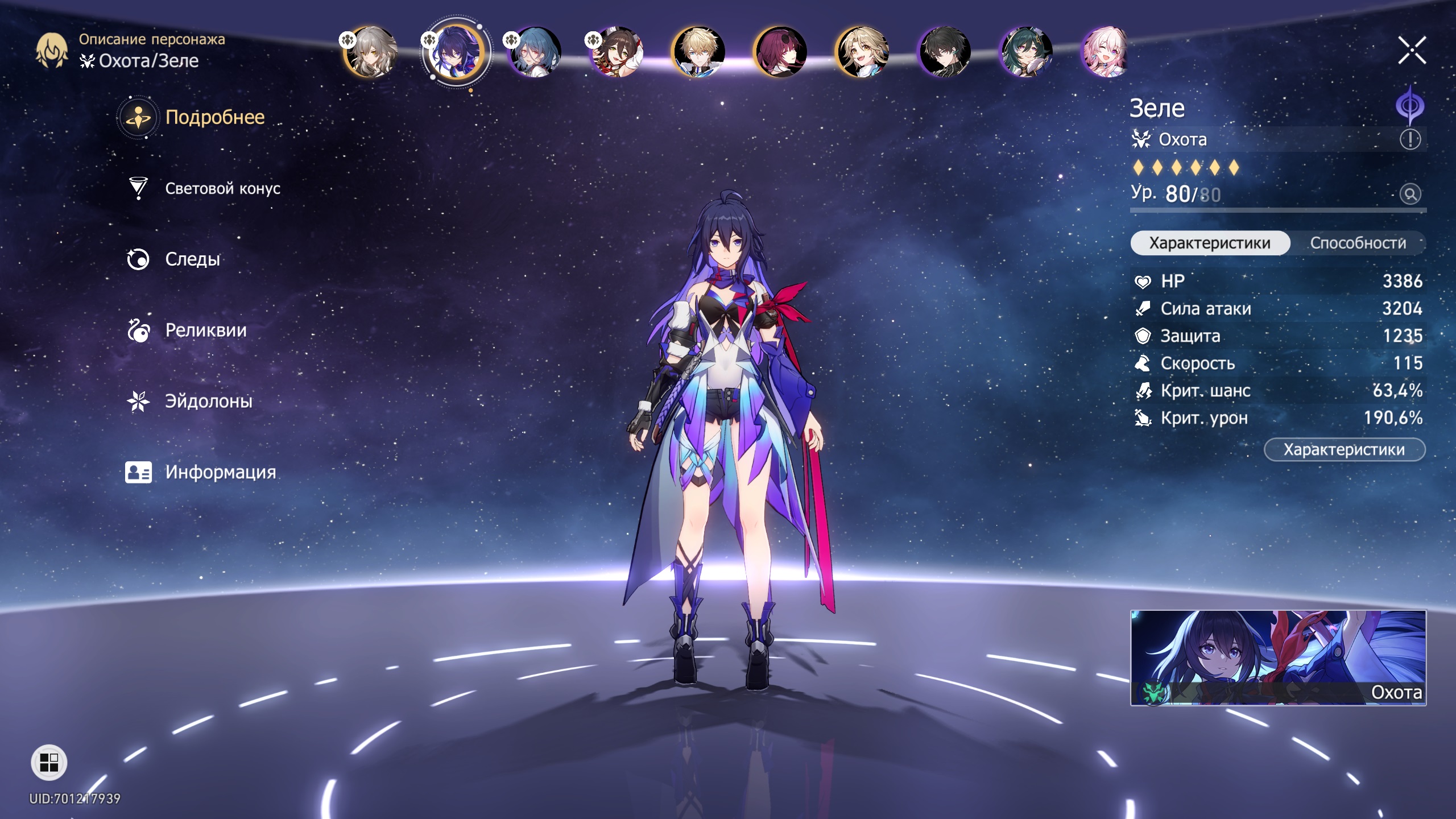
Task: Select the dark red-haired character portrait
Action: tap(780, 52)
